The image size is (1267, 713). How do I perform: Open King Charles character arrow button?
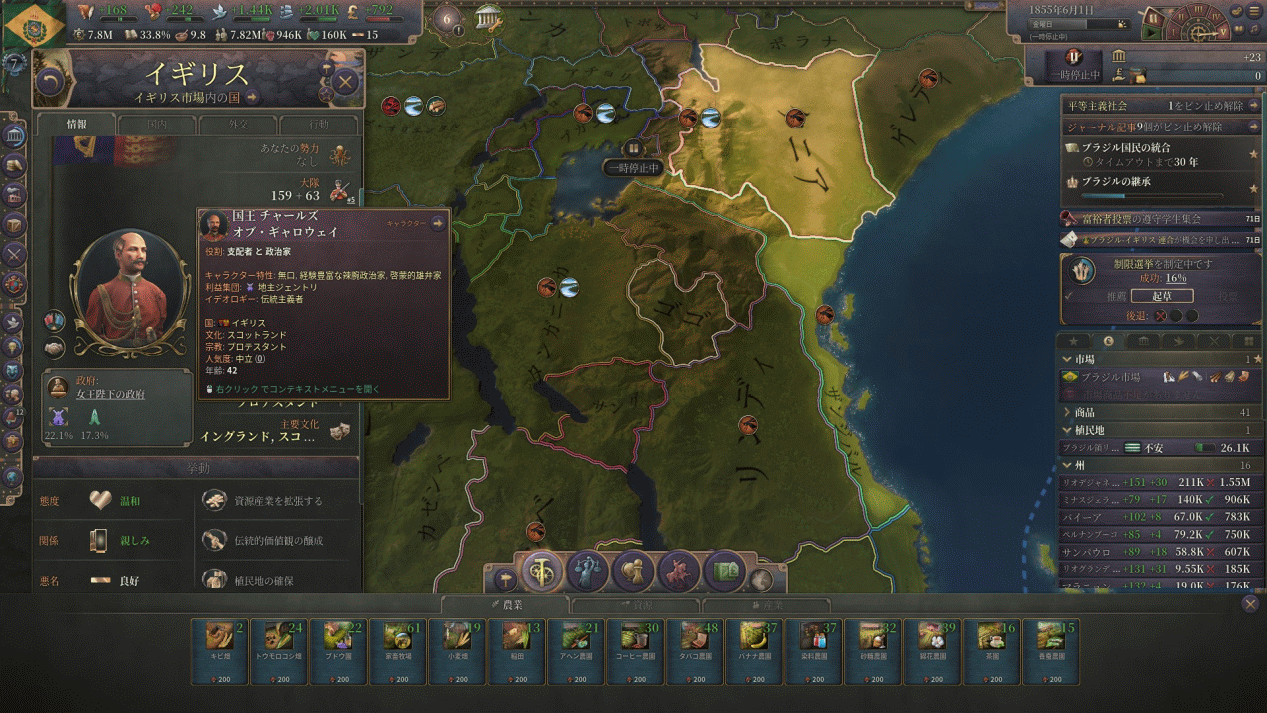tap(438, 224)
